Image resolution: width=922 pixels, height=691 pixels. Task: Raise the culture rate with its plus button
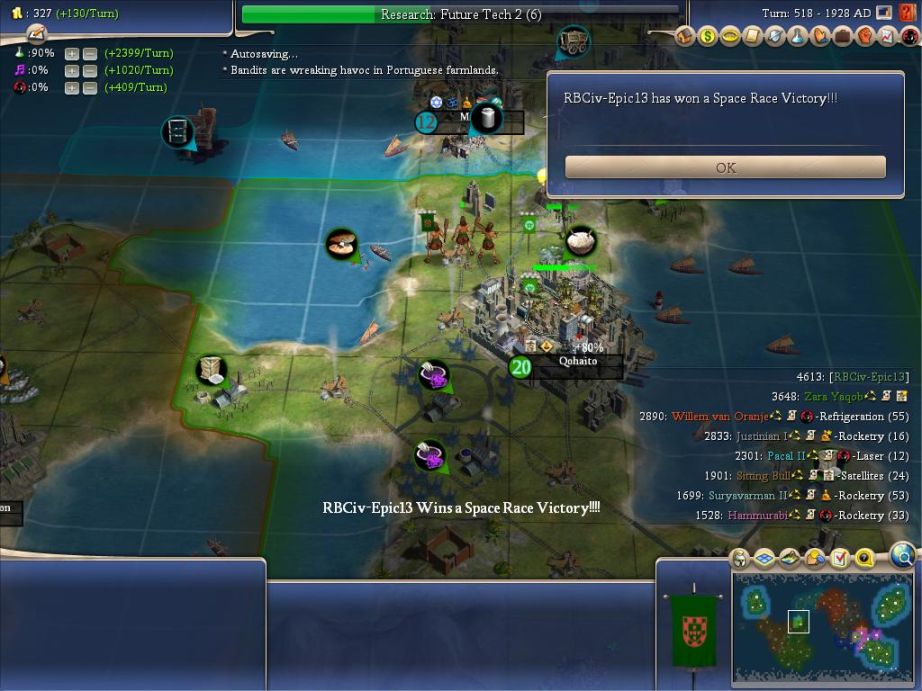pyautogui.click(x=72, y=71)
